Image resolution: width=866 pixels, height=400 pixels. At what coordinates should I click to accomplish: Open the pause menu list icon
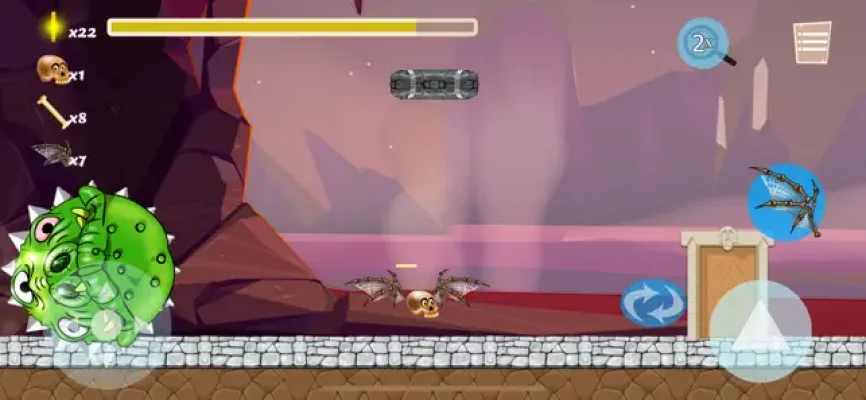pos(812,43)
